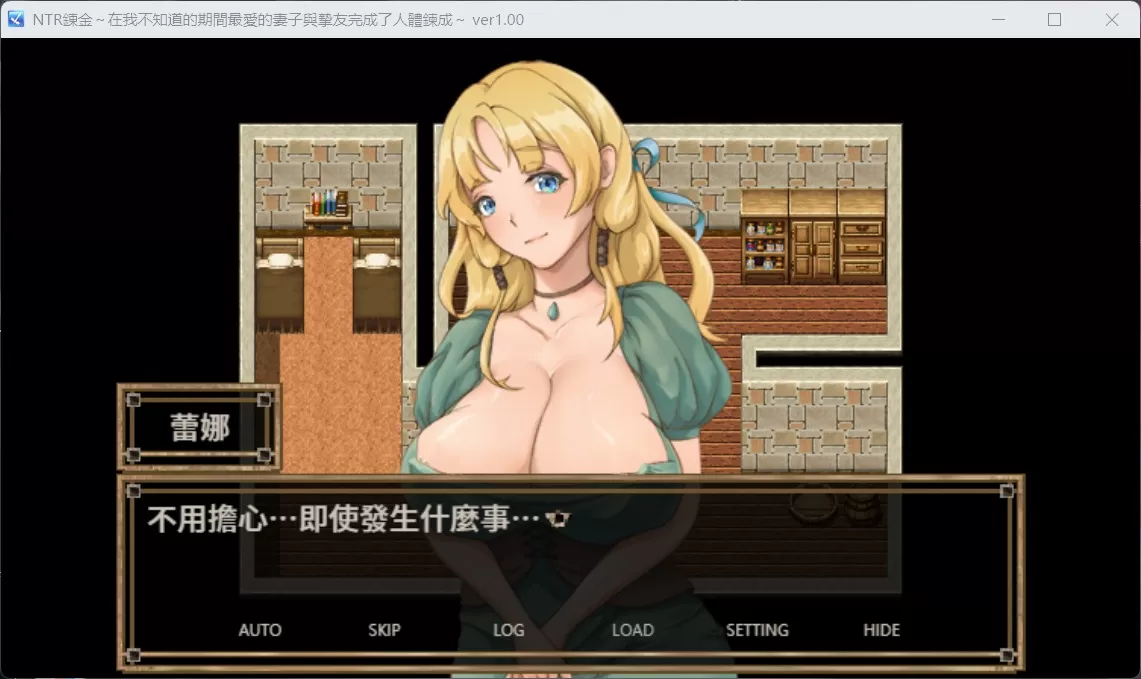
Task: Open the dialogue LOG
Action: coord(508,630)
